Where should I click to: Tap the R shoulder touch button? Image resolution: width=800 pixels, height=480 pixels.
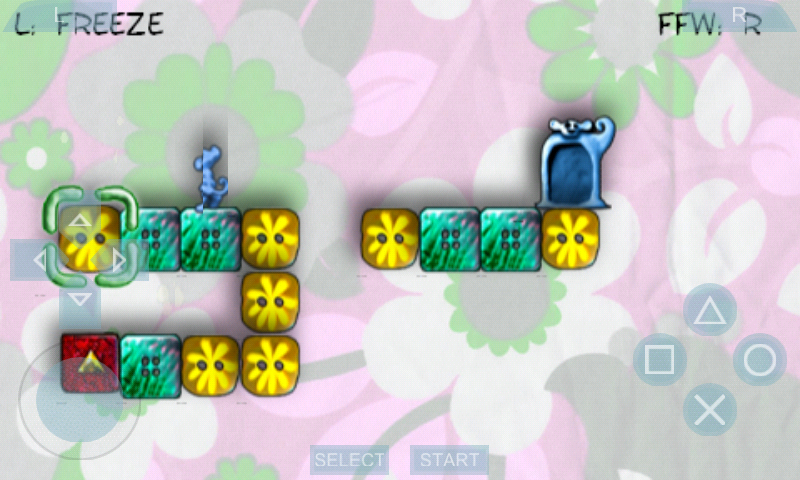738,14
